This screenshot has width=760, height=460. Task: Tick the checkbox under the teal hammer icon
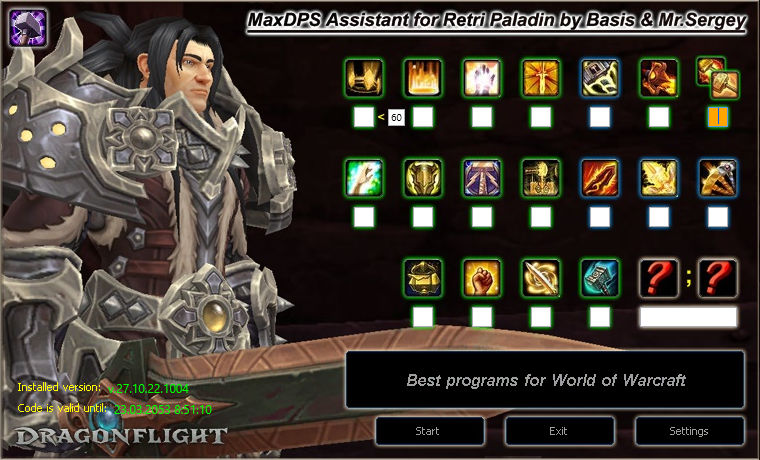pos(600,317)
